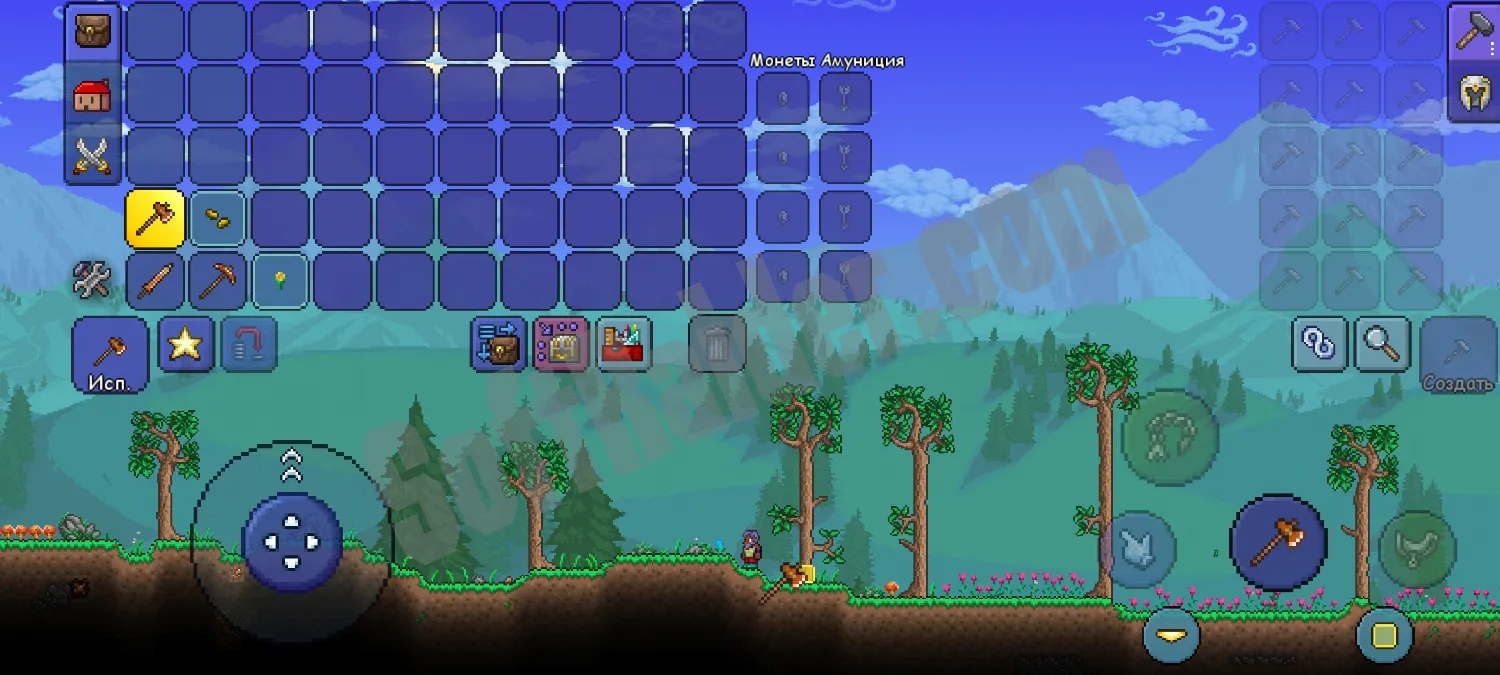This screenshot has width=1500, height=675.
Task: Open the magnifying glass crafting search
Action: 1382,344
